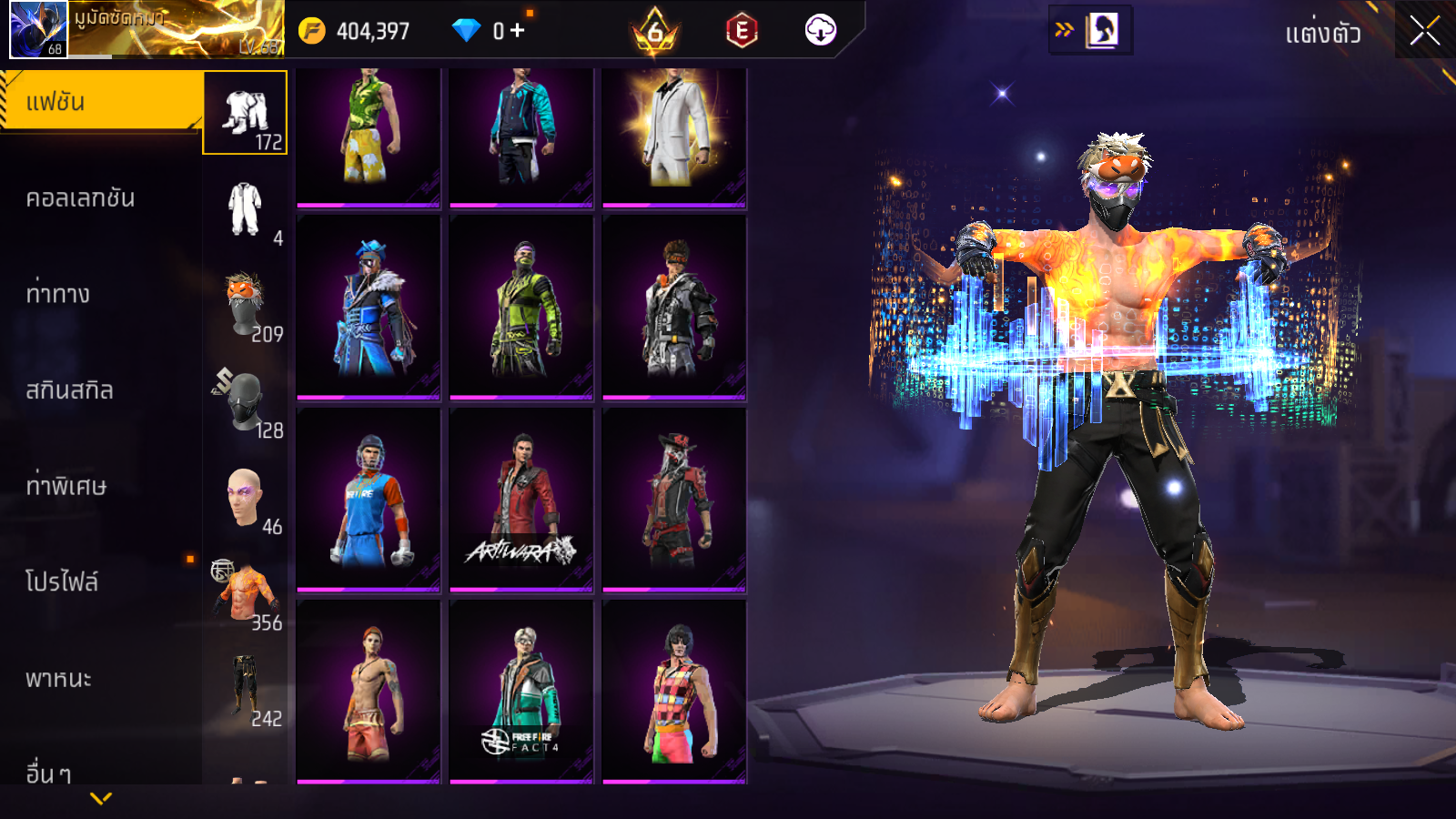Select the outfit sets sub-tab showing 172
Viewport: 1456px width, 819px height.
click(246, 114)
